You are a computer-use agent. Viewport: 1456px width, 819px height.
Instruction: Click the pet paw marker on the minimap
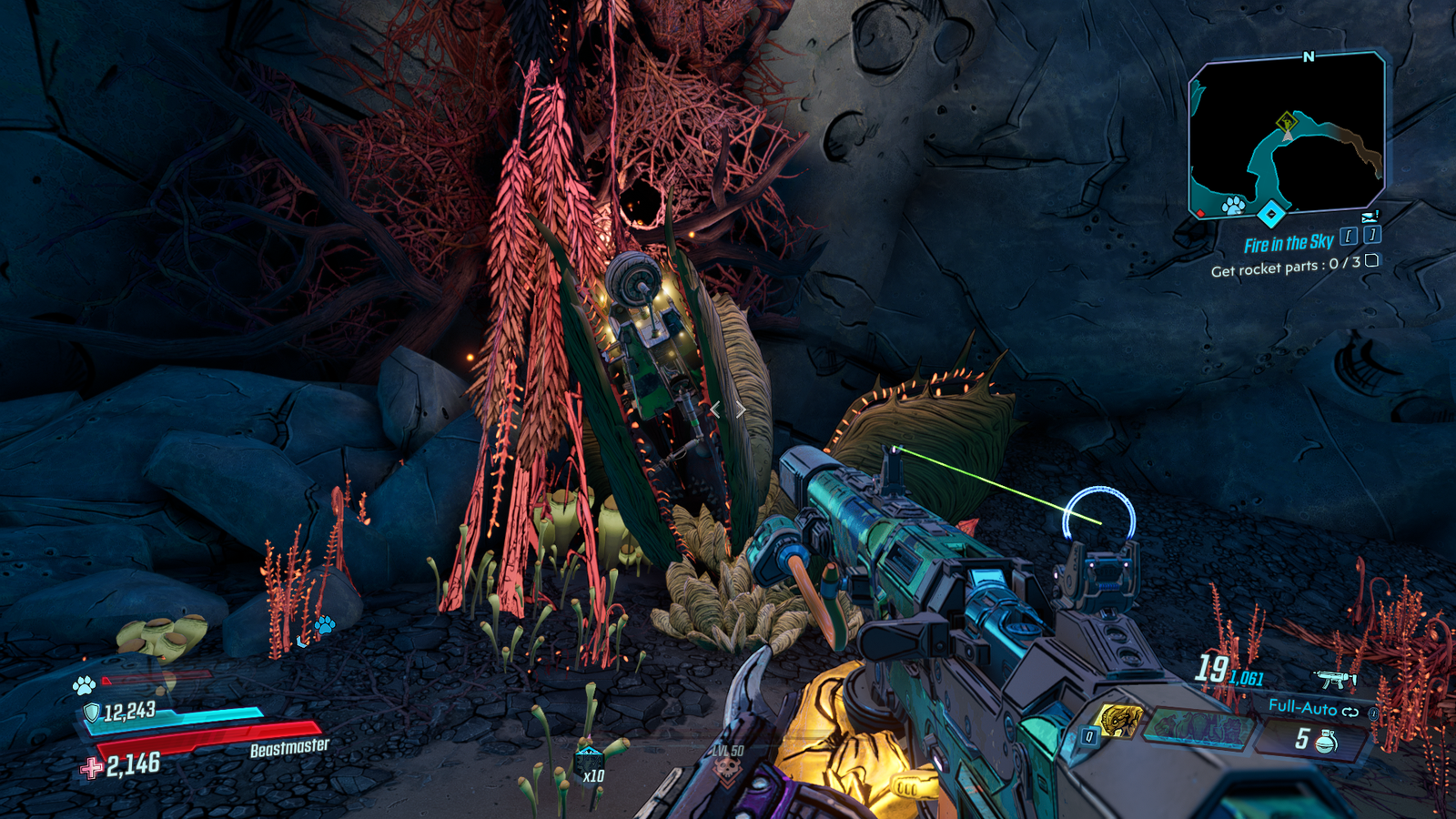click(1233, 205)
